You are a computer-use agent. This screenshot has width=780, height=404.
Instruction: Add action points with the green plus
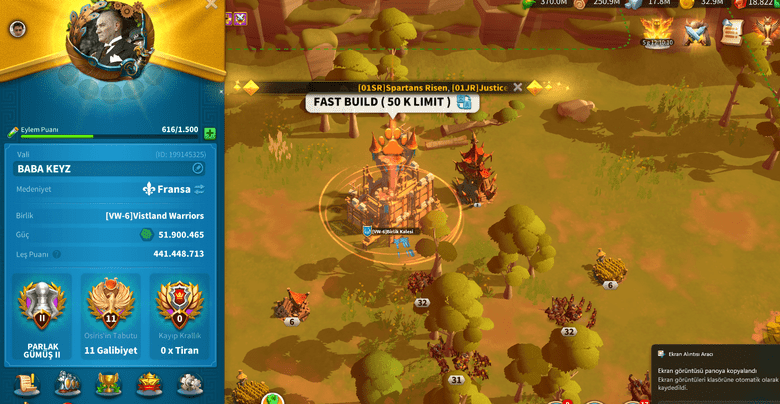pyautogui.click(x=210, y=133)
